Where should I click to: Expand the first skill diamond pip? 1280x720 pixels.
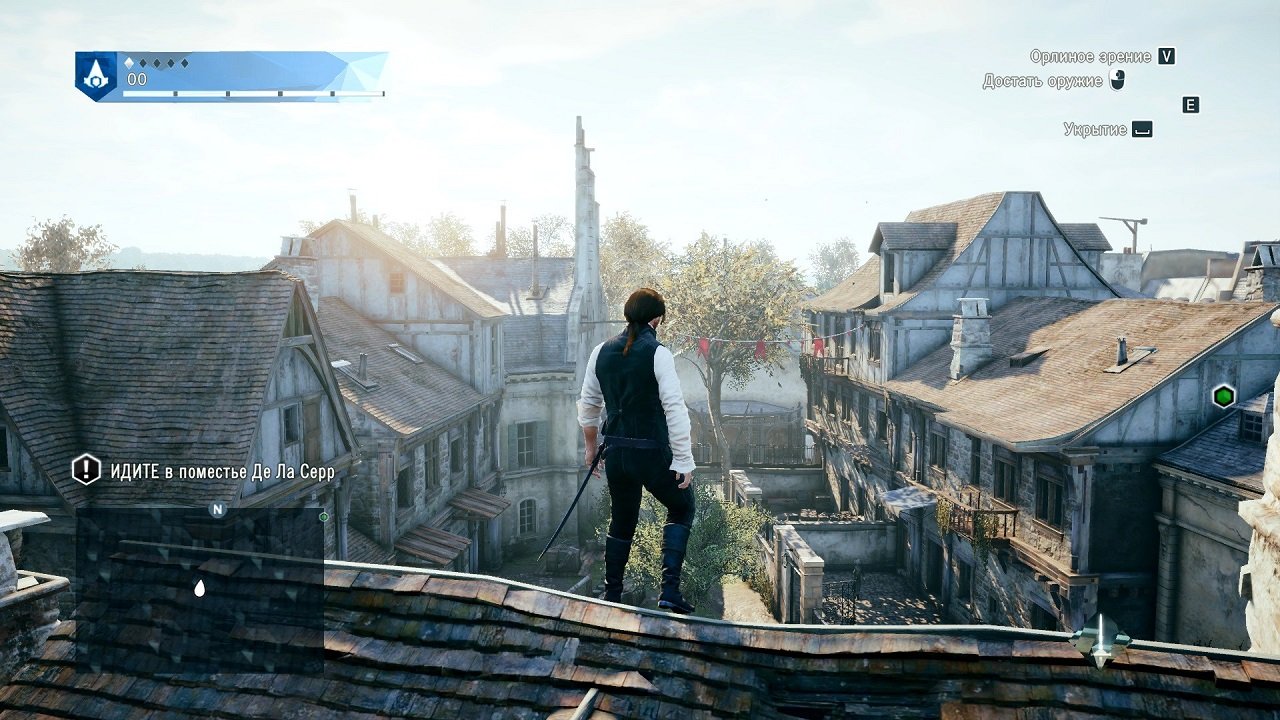pos(127,62)
